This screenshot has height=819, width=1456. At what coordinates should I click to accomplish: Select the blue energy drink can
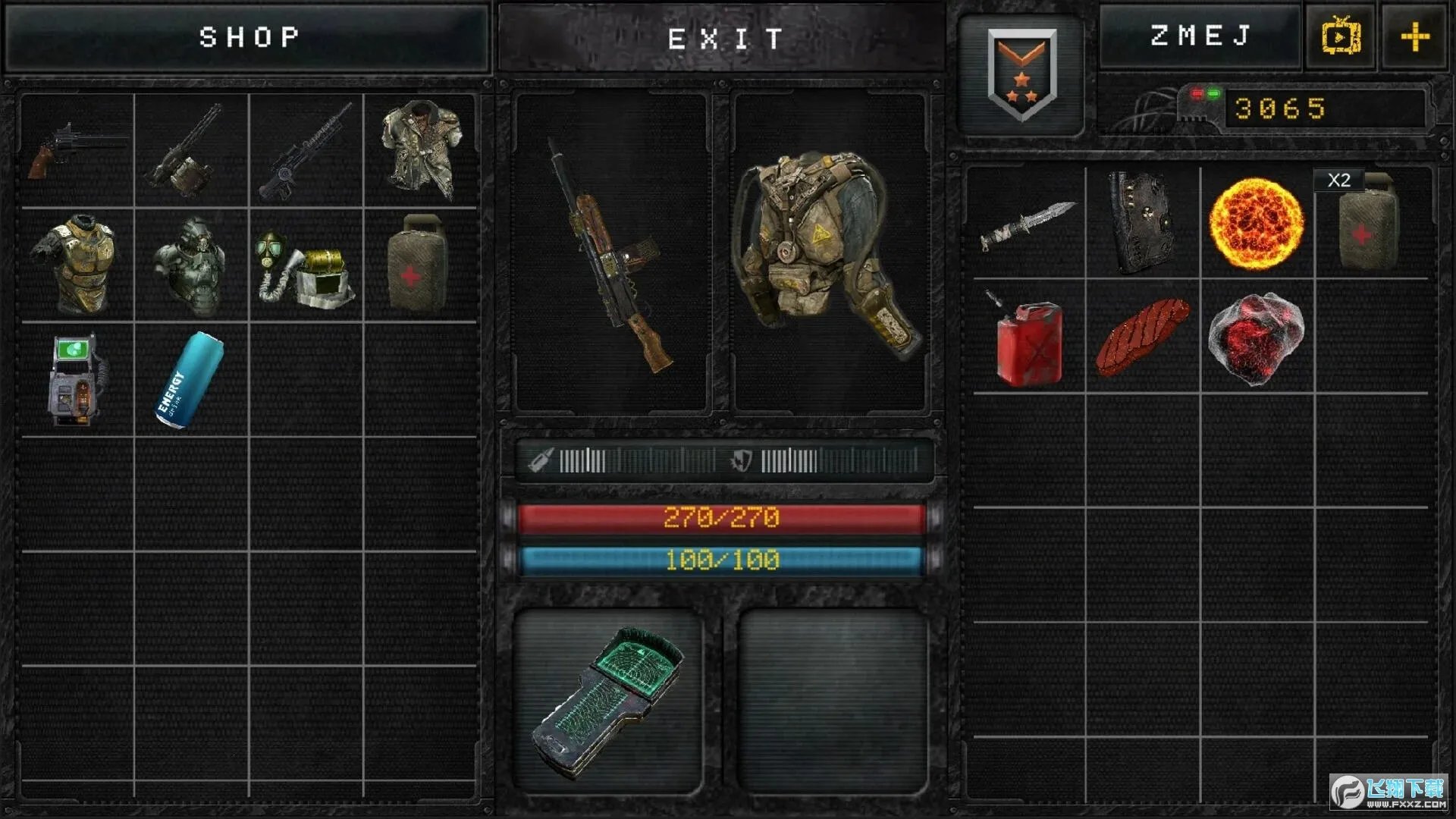190,380
